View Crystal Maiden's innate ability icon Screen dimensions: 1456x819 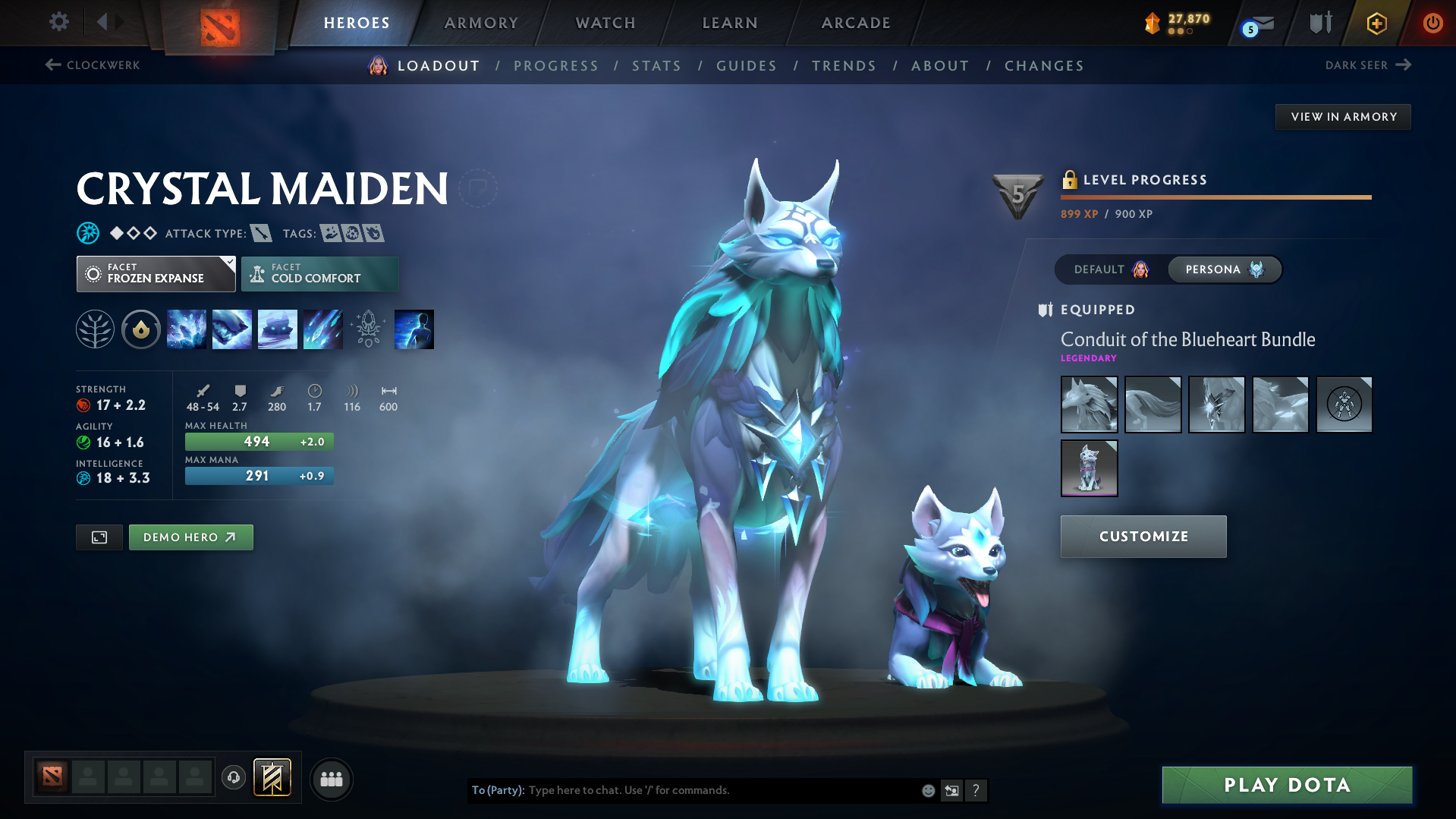(140, 329)
